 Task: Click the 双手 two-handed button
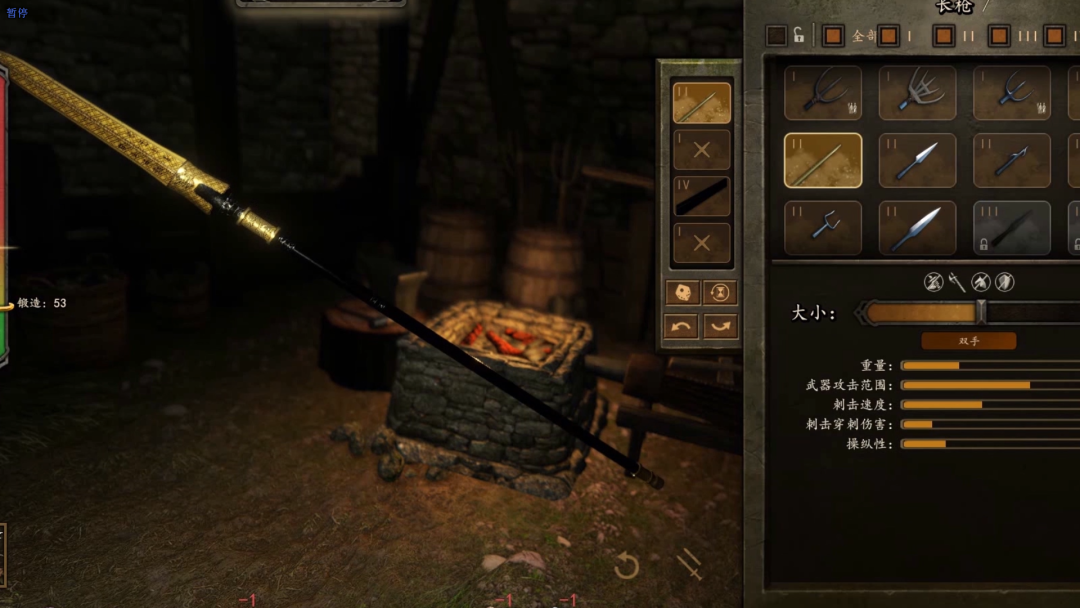coord(968,341)
